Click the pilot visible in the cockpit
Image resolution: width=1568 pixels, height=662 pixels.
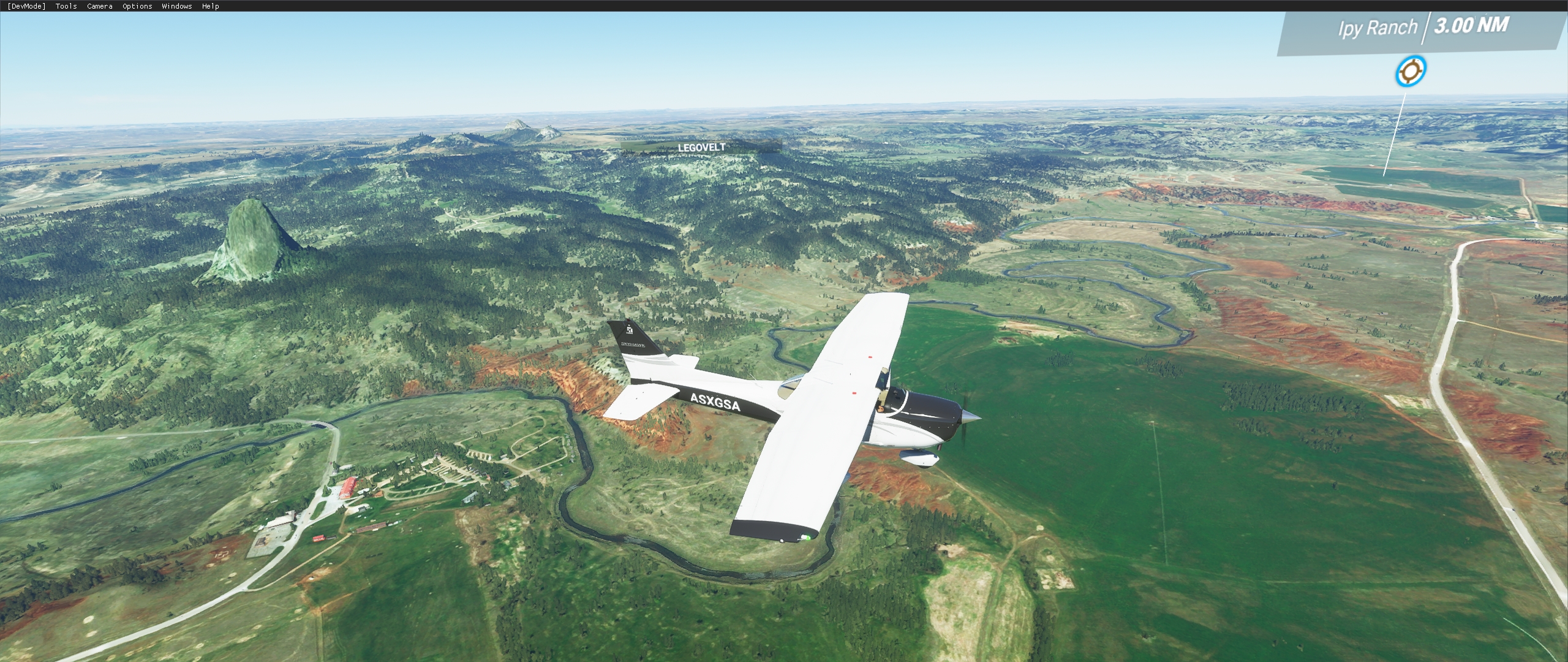pyautogui.click(x=881, y=410)
